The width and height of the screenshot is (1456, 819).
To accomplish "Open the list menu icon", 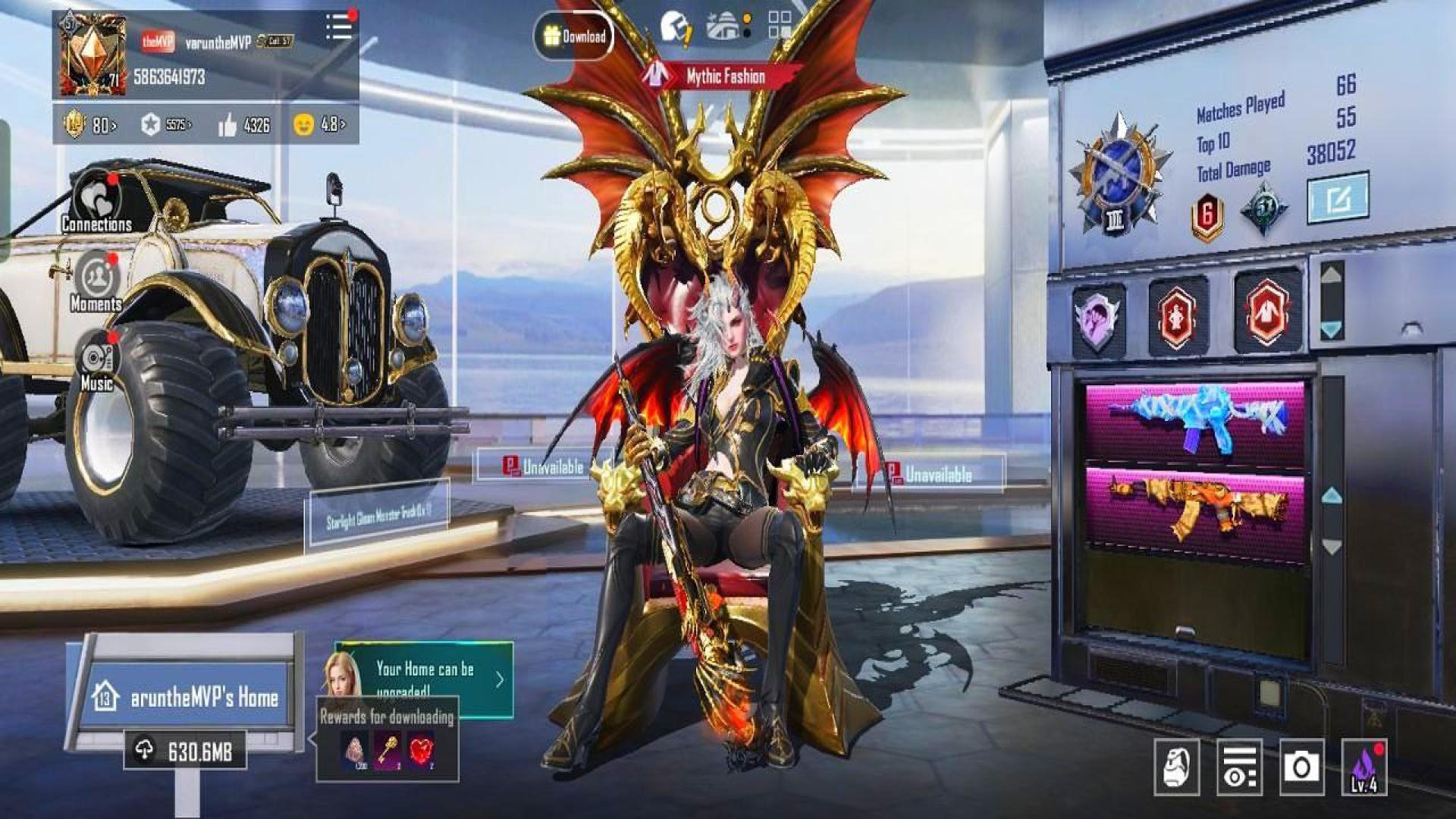I will click(339, 27).
